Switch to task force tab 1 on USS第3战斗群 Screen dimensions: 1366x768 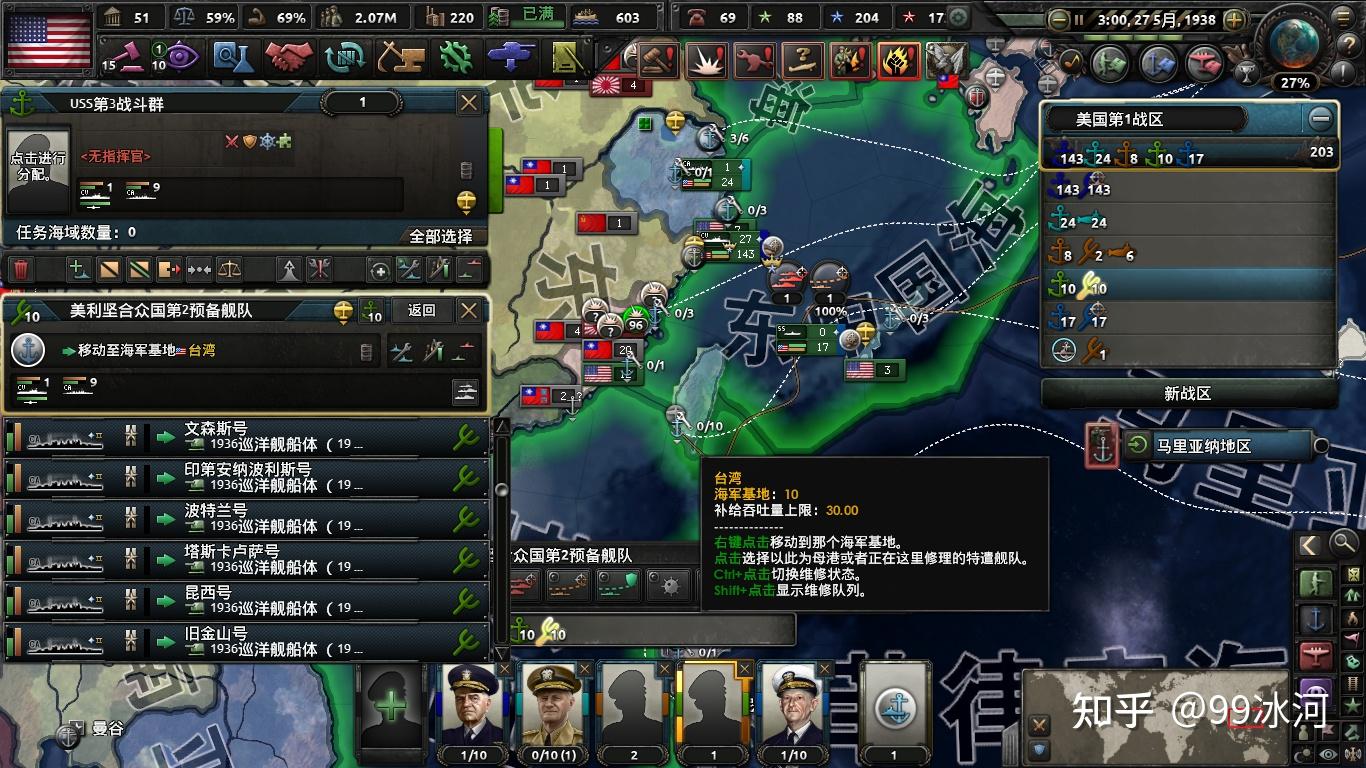click(362, 103)
